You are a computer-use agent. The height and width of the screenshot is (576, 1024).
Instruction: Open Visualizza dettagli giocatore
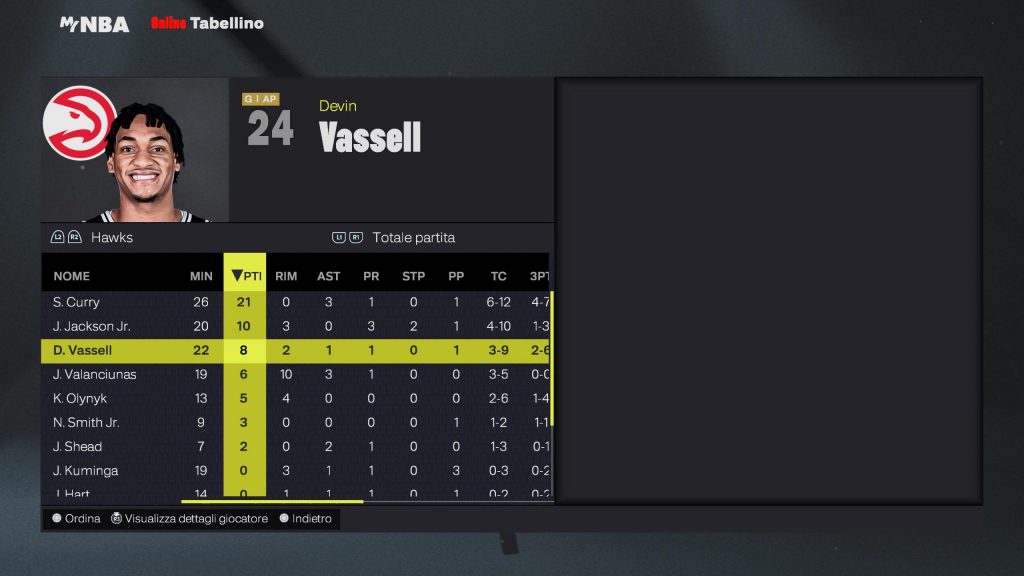pos(196,519)
